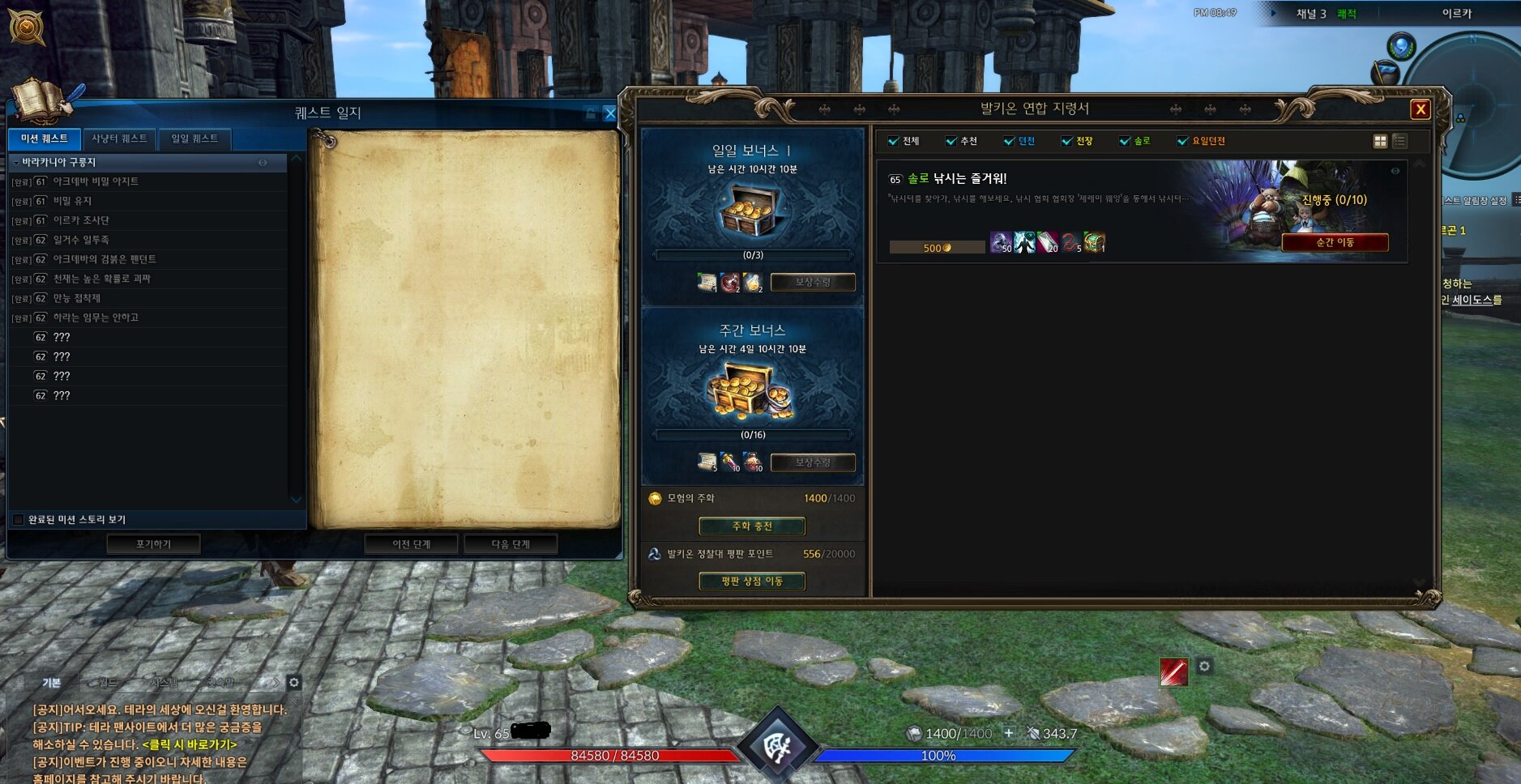1521x784 pixels.
Task: Open chat settings gear icon
Action: click(294, 683)
